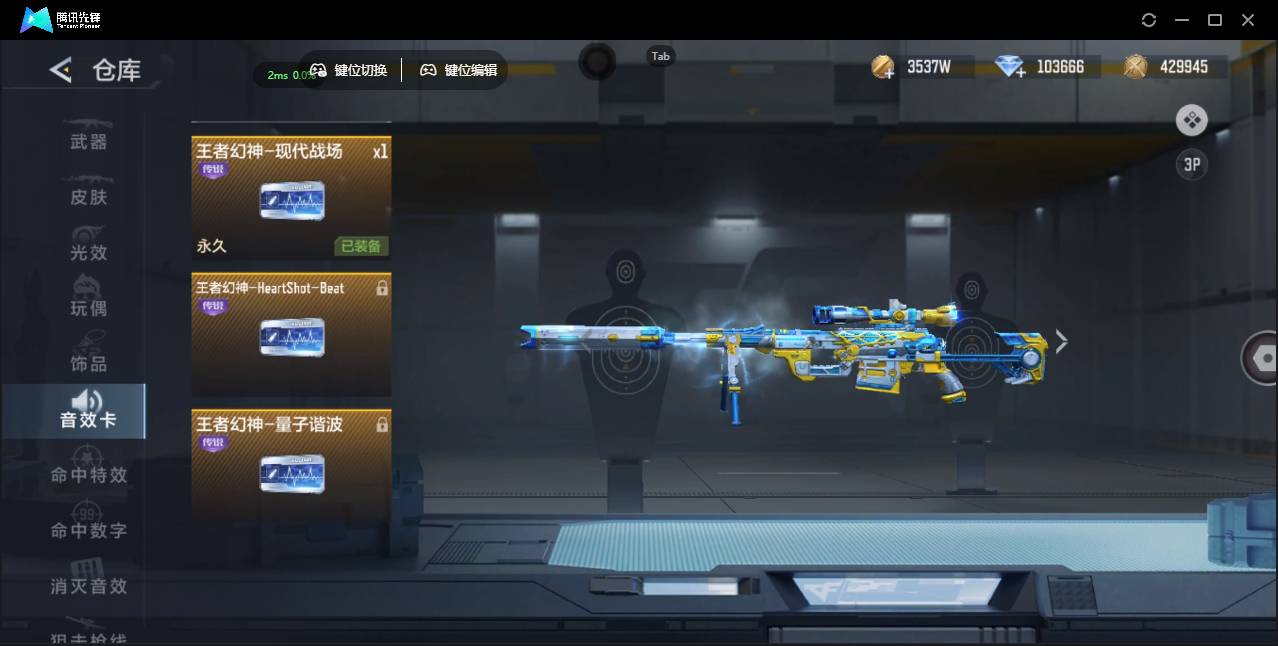Pick the locked 王者幻神-量子谐波 sound card
The image size is (1278, 646).
tap(291, 466)
